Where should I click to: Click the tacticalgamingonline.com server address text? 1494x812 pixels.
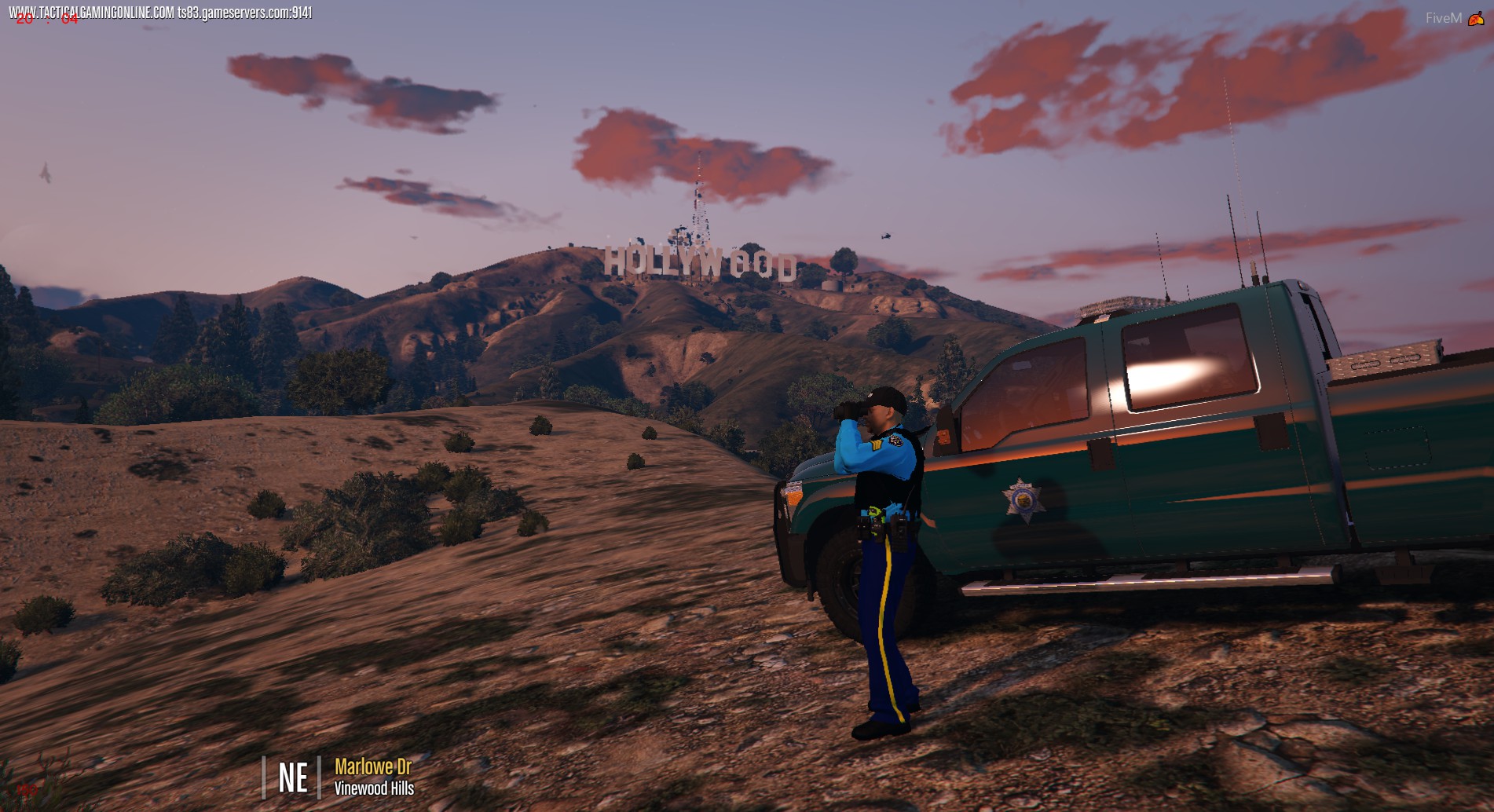click(161, 13)
